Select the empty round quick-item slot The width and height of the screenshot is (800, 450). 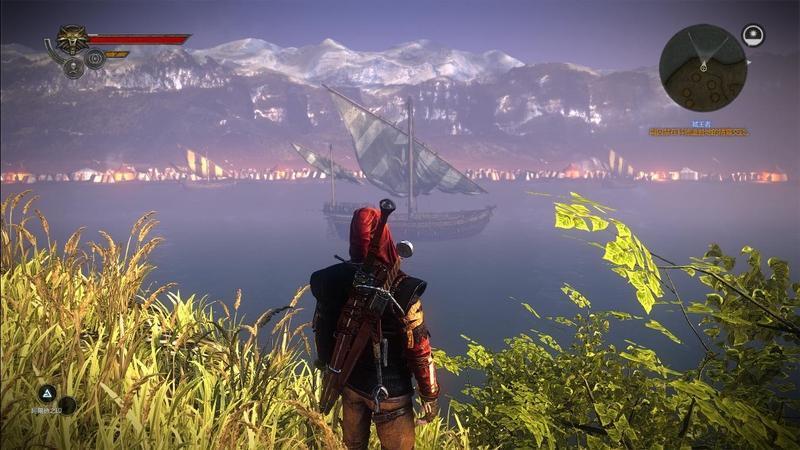67,405
